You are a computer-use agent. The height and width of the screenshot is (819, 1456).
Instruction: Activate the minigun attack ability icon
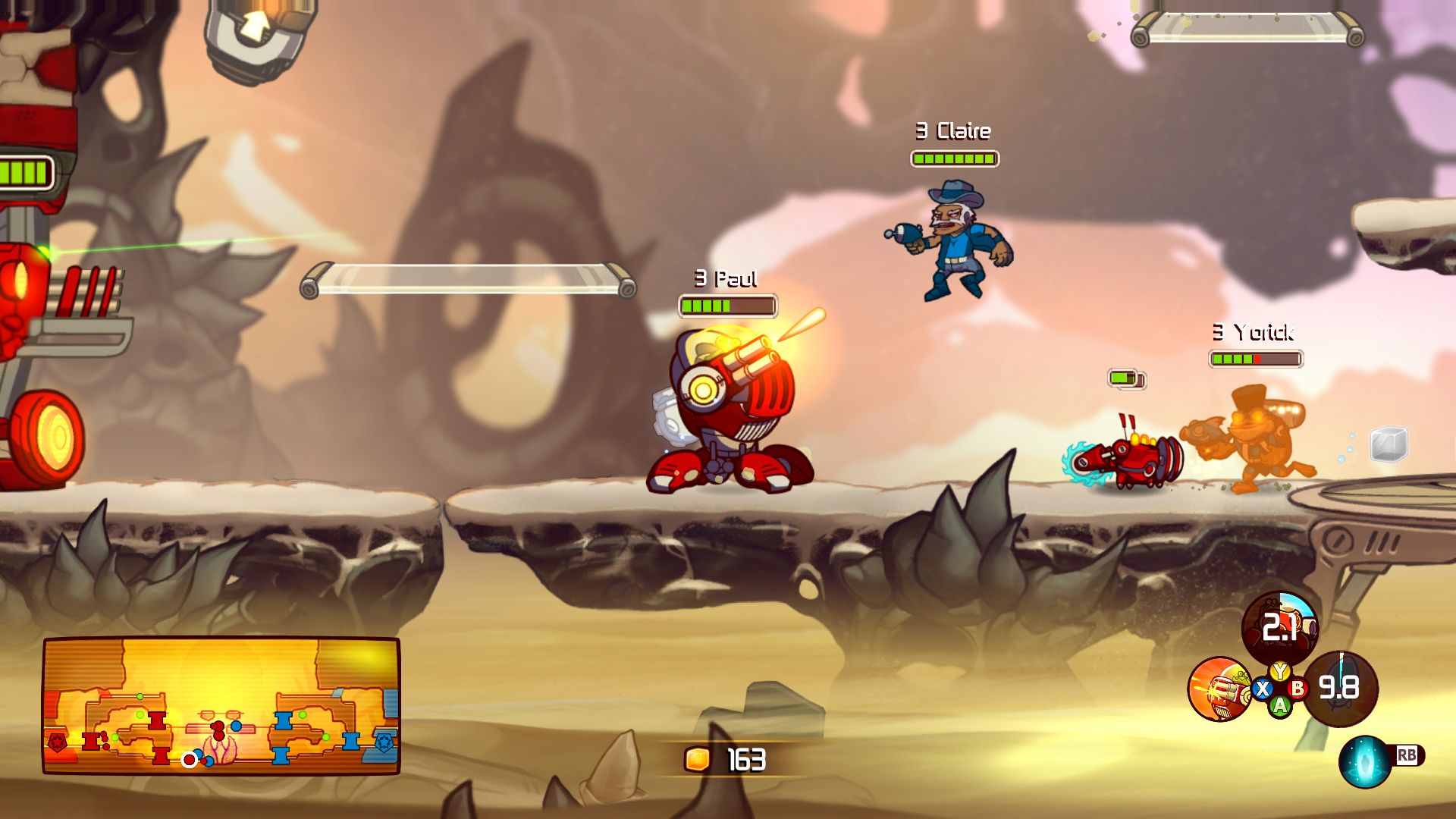pyautogui.click(x=1219, y=689)
